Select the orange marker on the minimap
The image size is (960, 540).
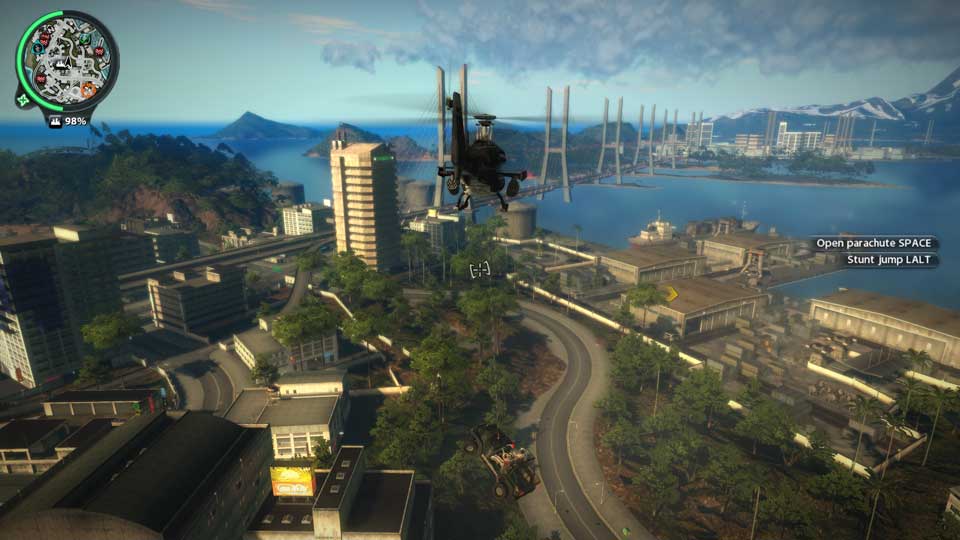click(88, 90)
